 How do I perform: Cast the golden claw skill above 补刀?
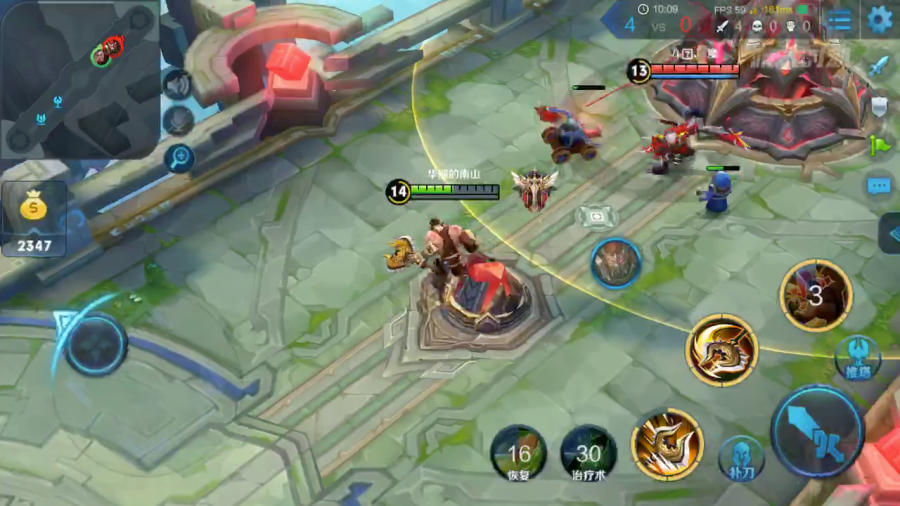click(x=667, y=444)
